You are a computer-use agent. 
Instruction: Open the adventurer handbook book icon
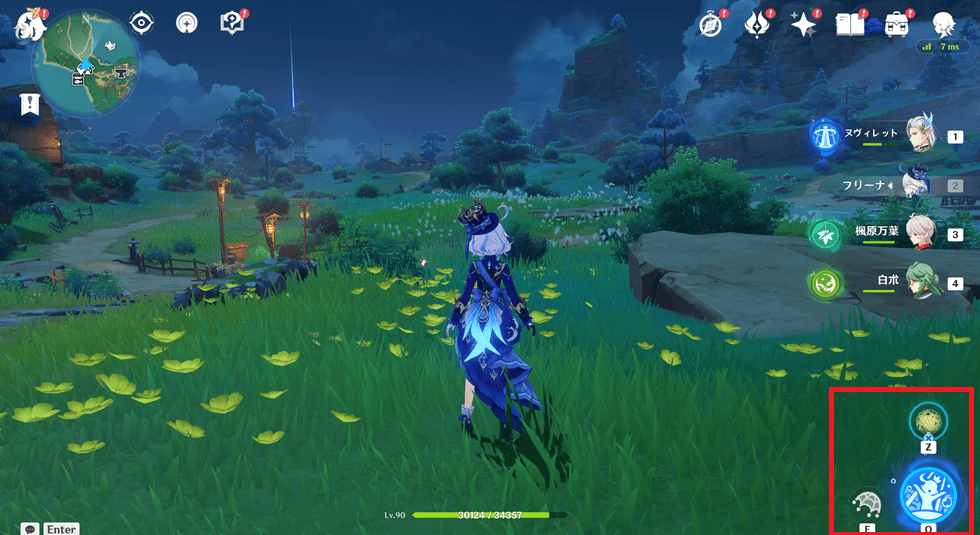(849, 24)
